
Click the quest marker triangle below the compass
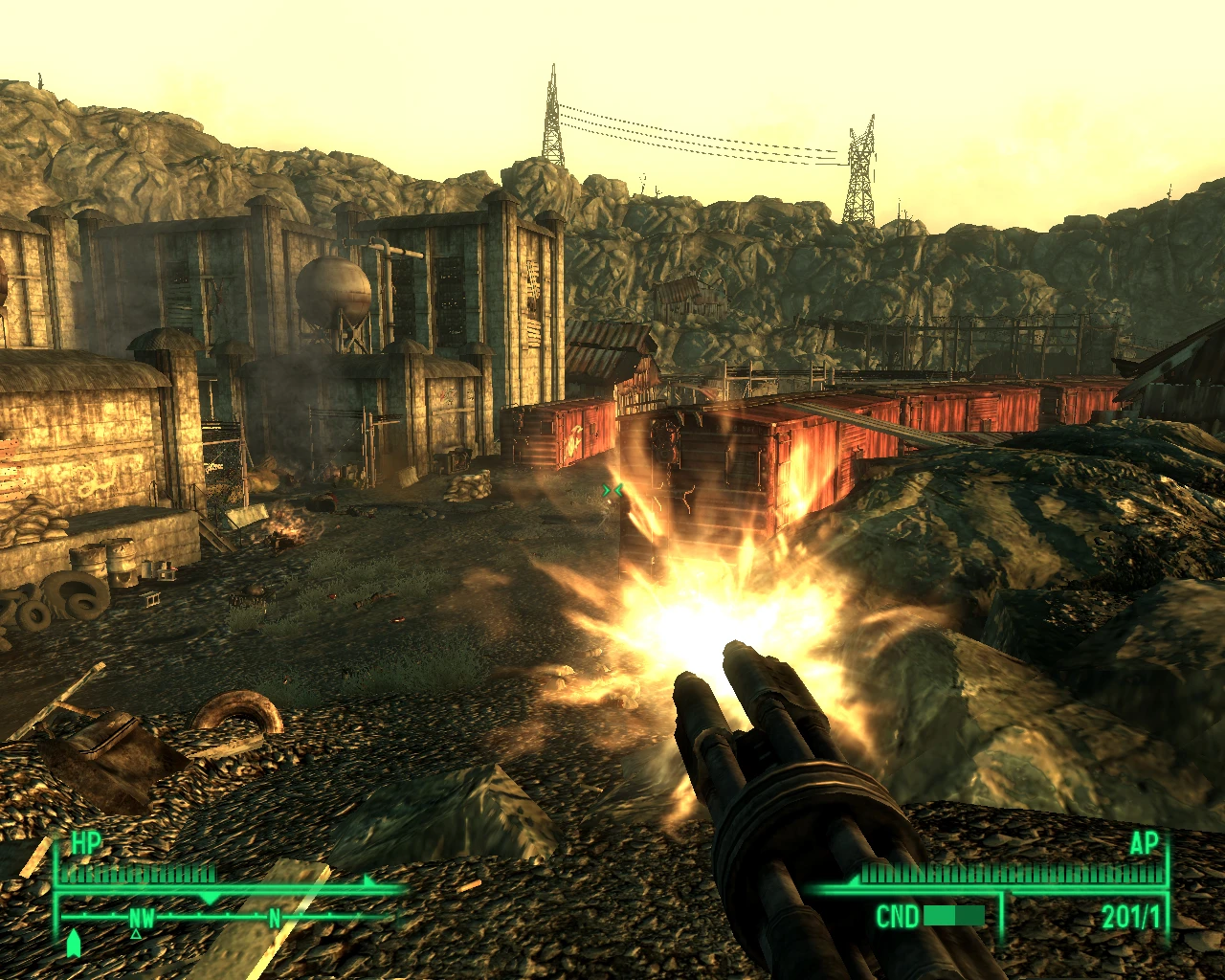pos(136,935)
